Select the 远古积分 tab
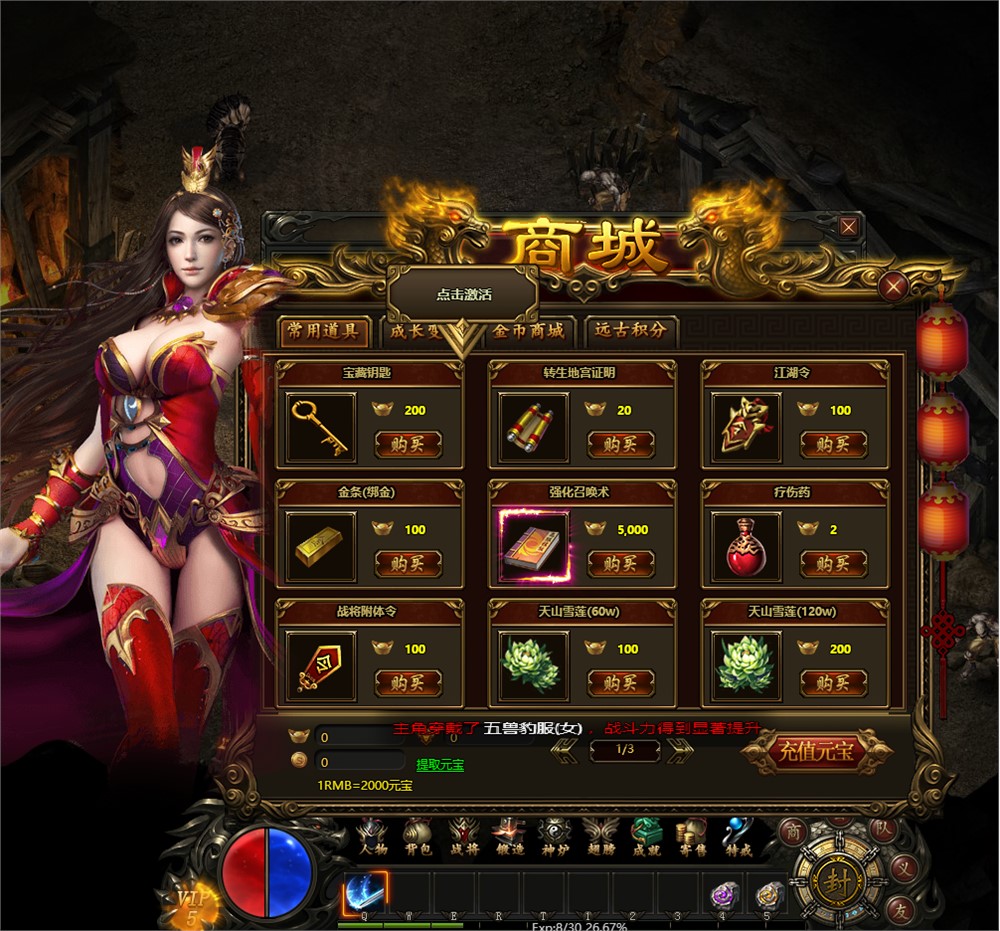1000x931 pixels. tap(630, 331)
